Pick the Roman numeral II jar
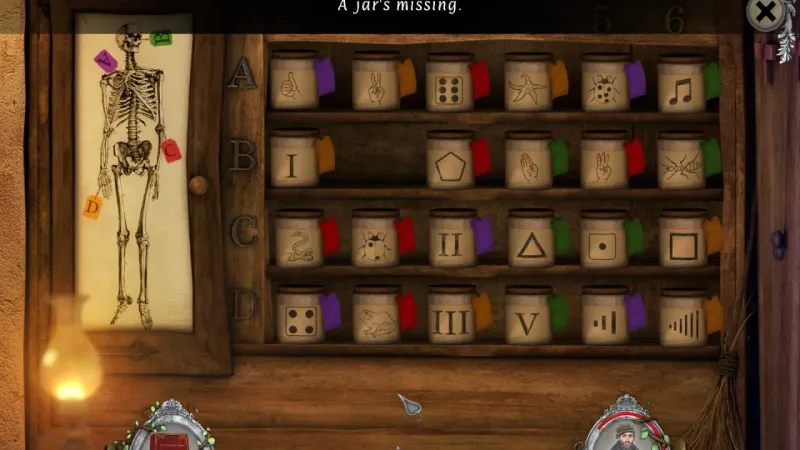Viewport: 800px width, 450px height. click(452, 242)
